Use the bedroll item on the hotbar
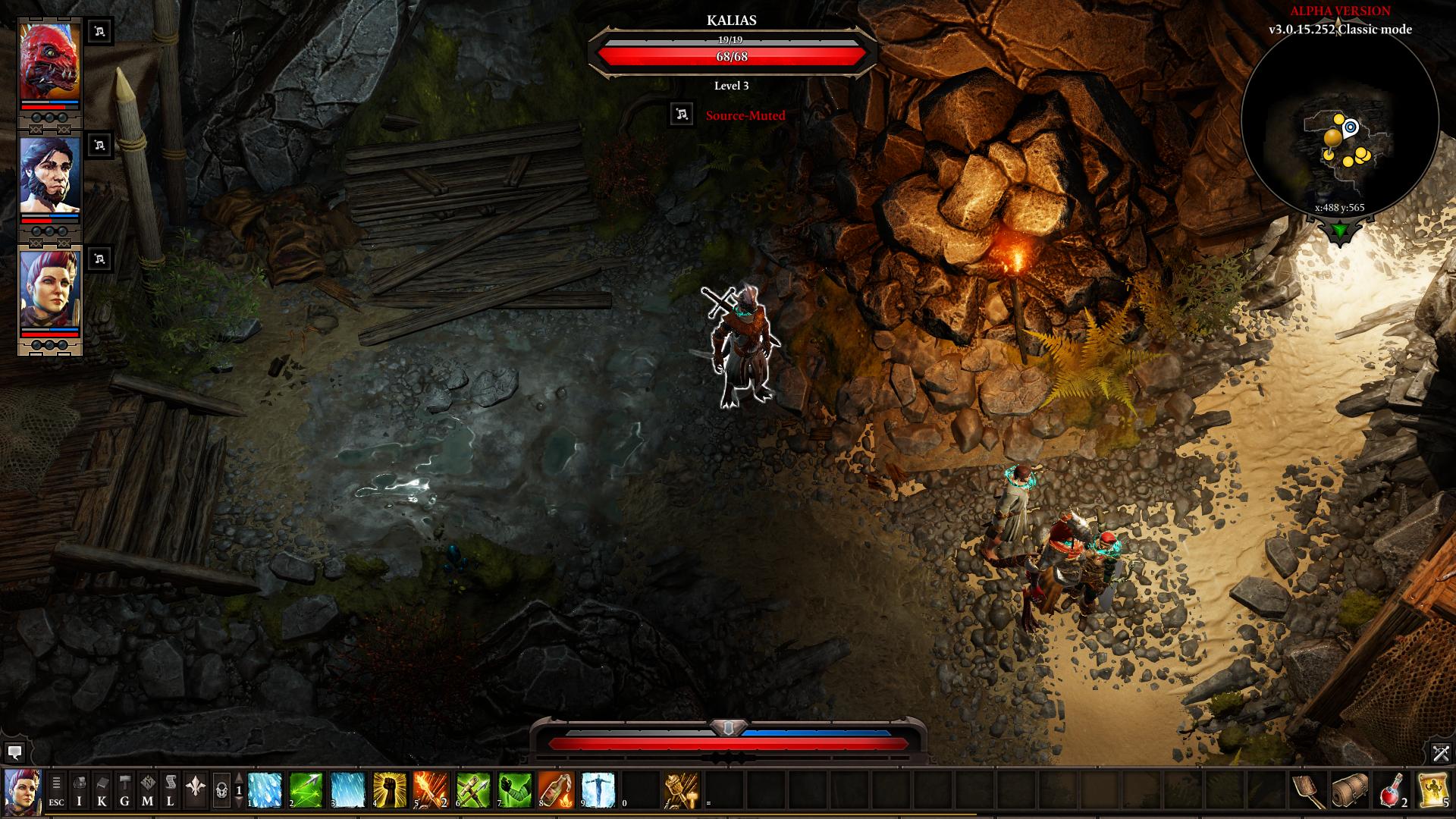1456x819 pixels. pos(1351,790)
